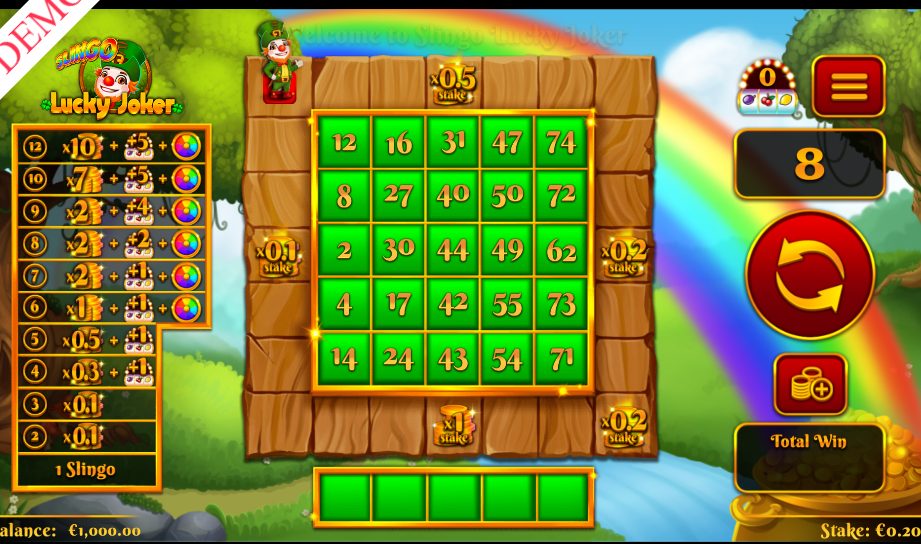This screenshot has height=544, width=921.
Task: Click grid tile number 27
Action: [399, 196]
